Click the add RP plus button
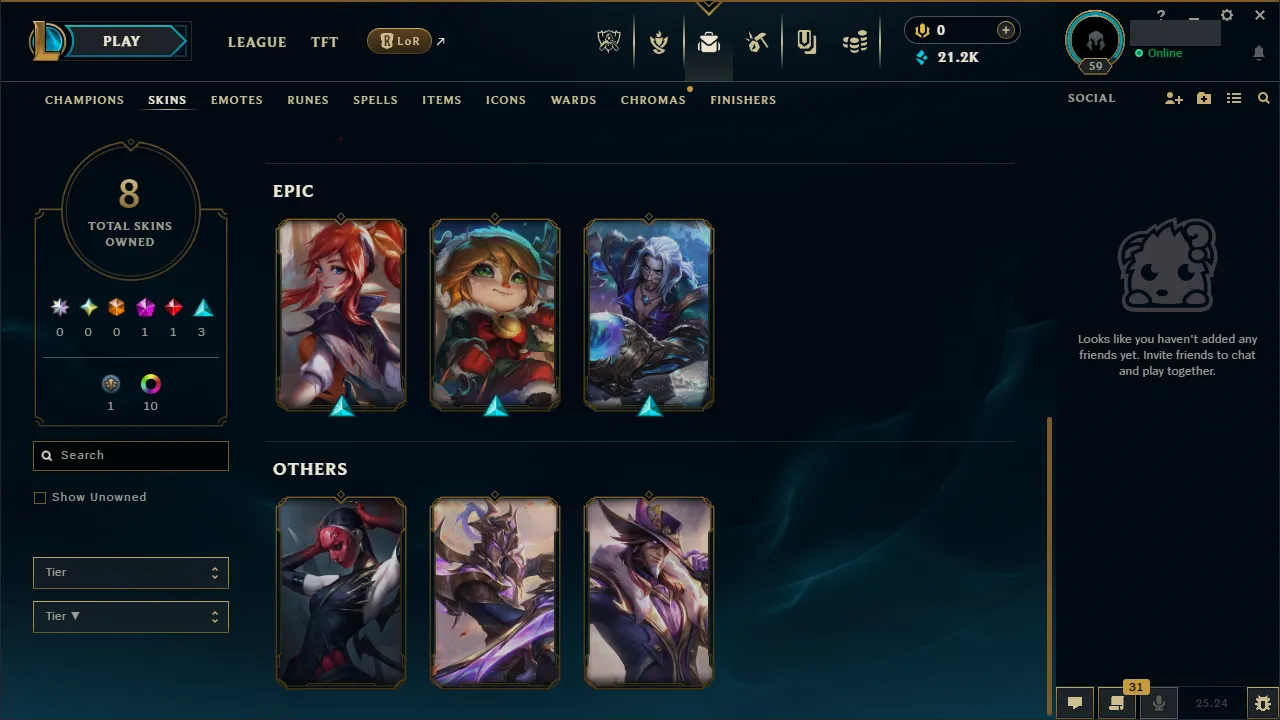 (x=1005, y=30)
